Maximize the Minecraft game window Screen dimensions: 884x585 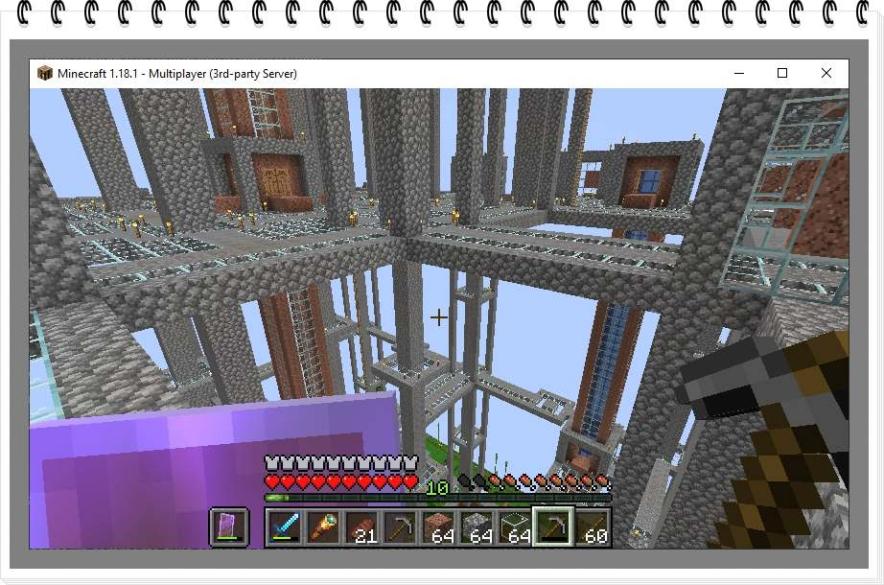[782, 73]
